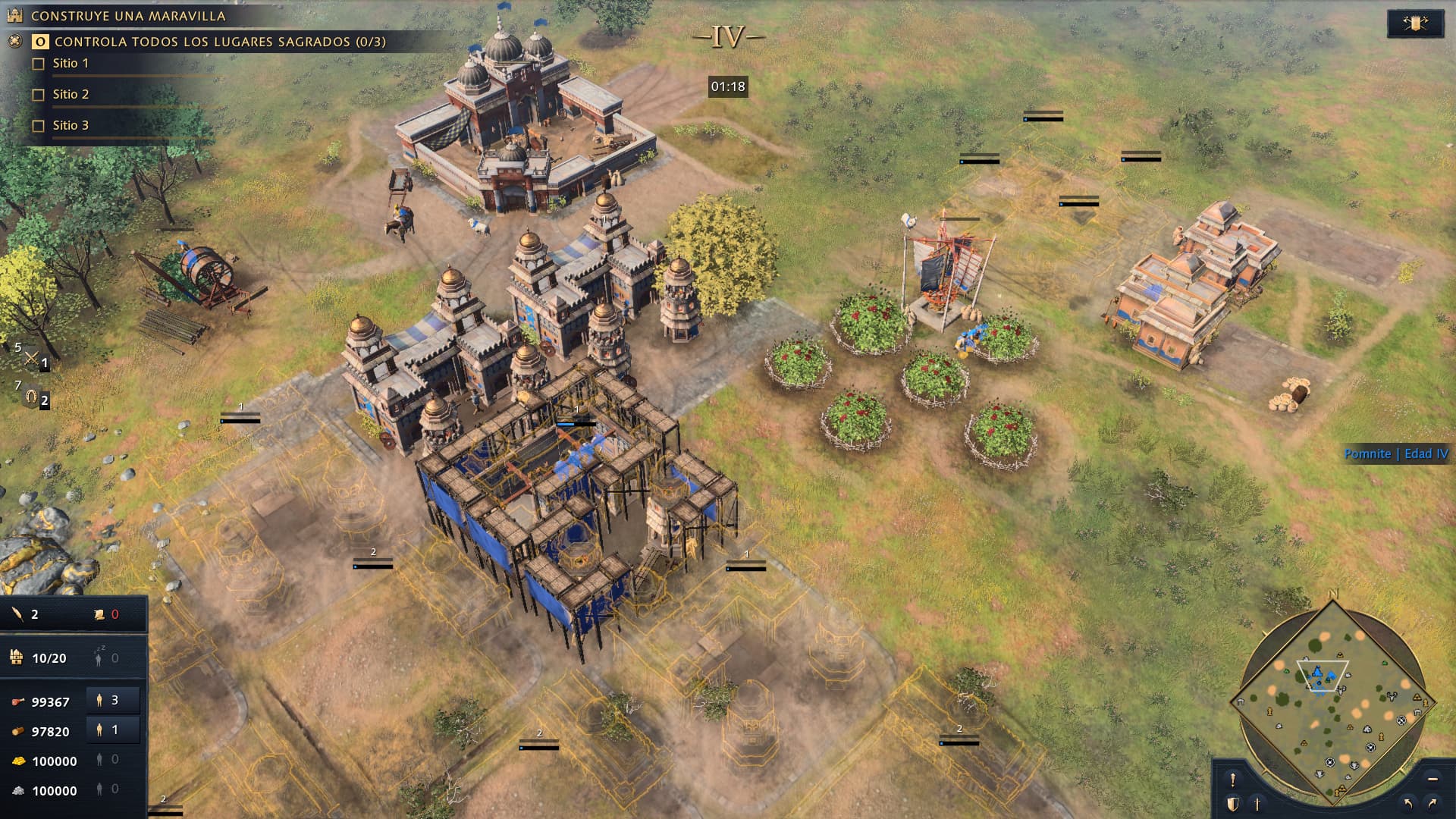This screenshot has width=1456, height=819.
Task: Click the sword icon below the minimap
Action: coord(1257,804)
